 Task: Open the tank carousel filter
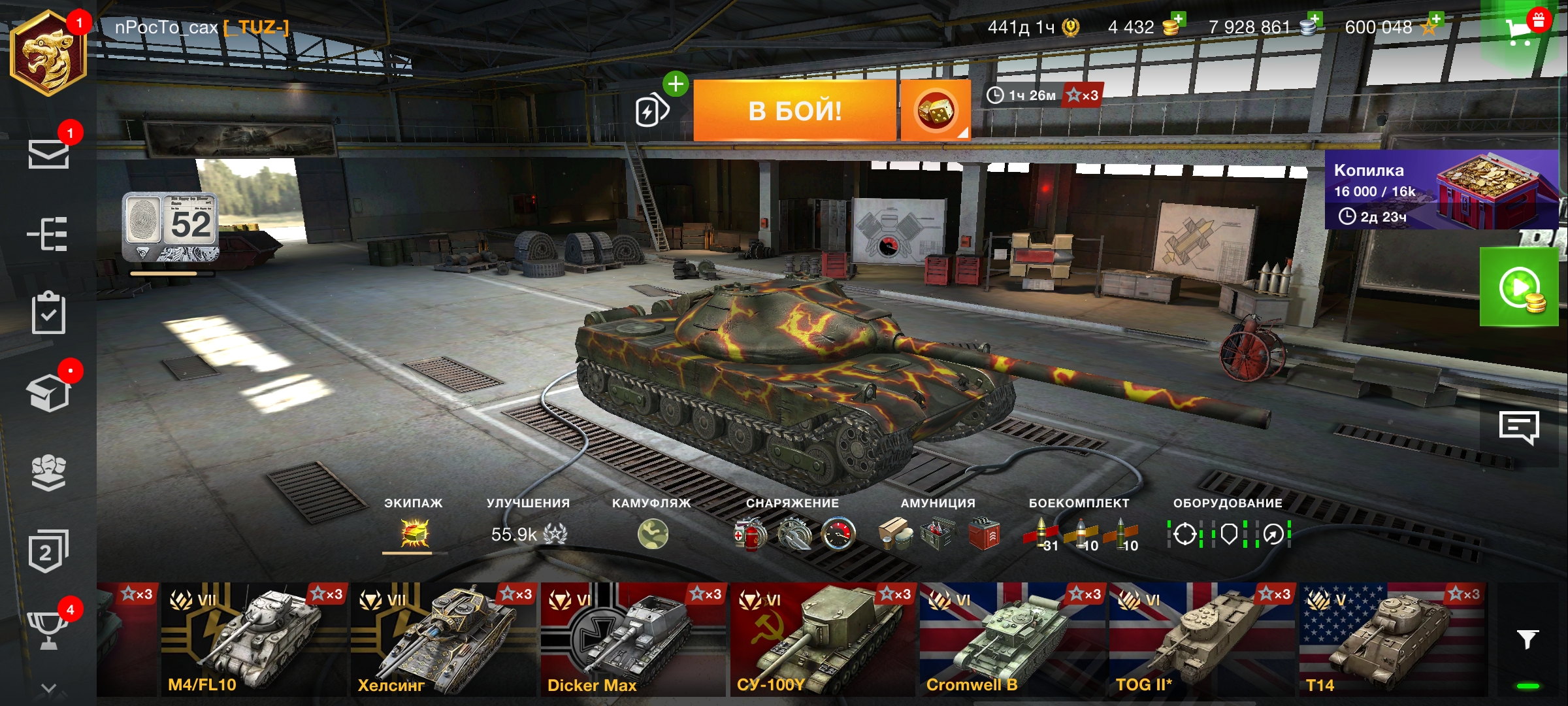(1527, 639)
